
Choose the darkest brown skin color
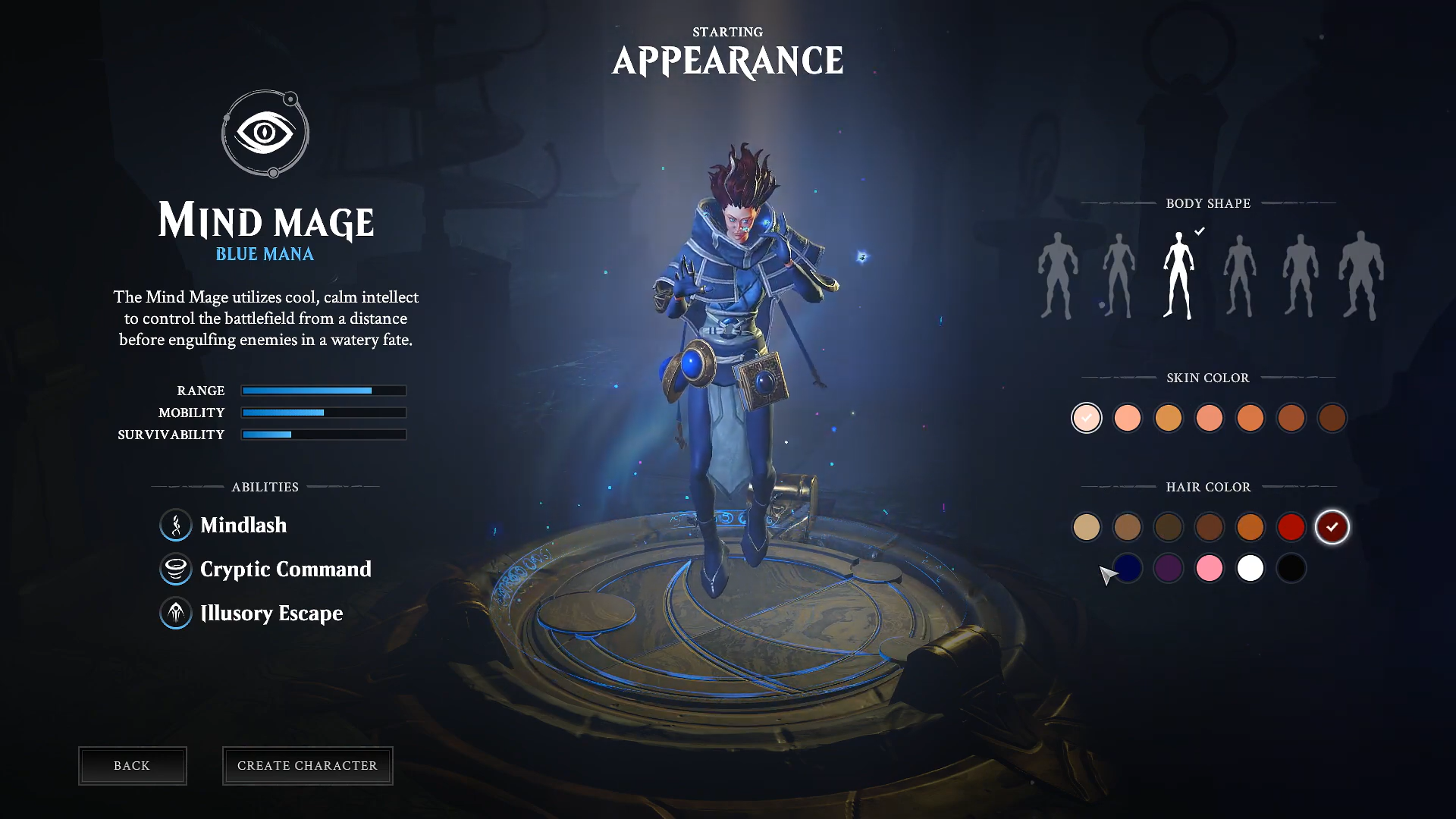pyautogui.click(x=1332, y=418)
